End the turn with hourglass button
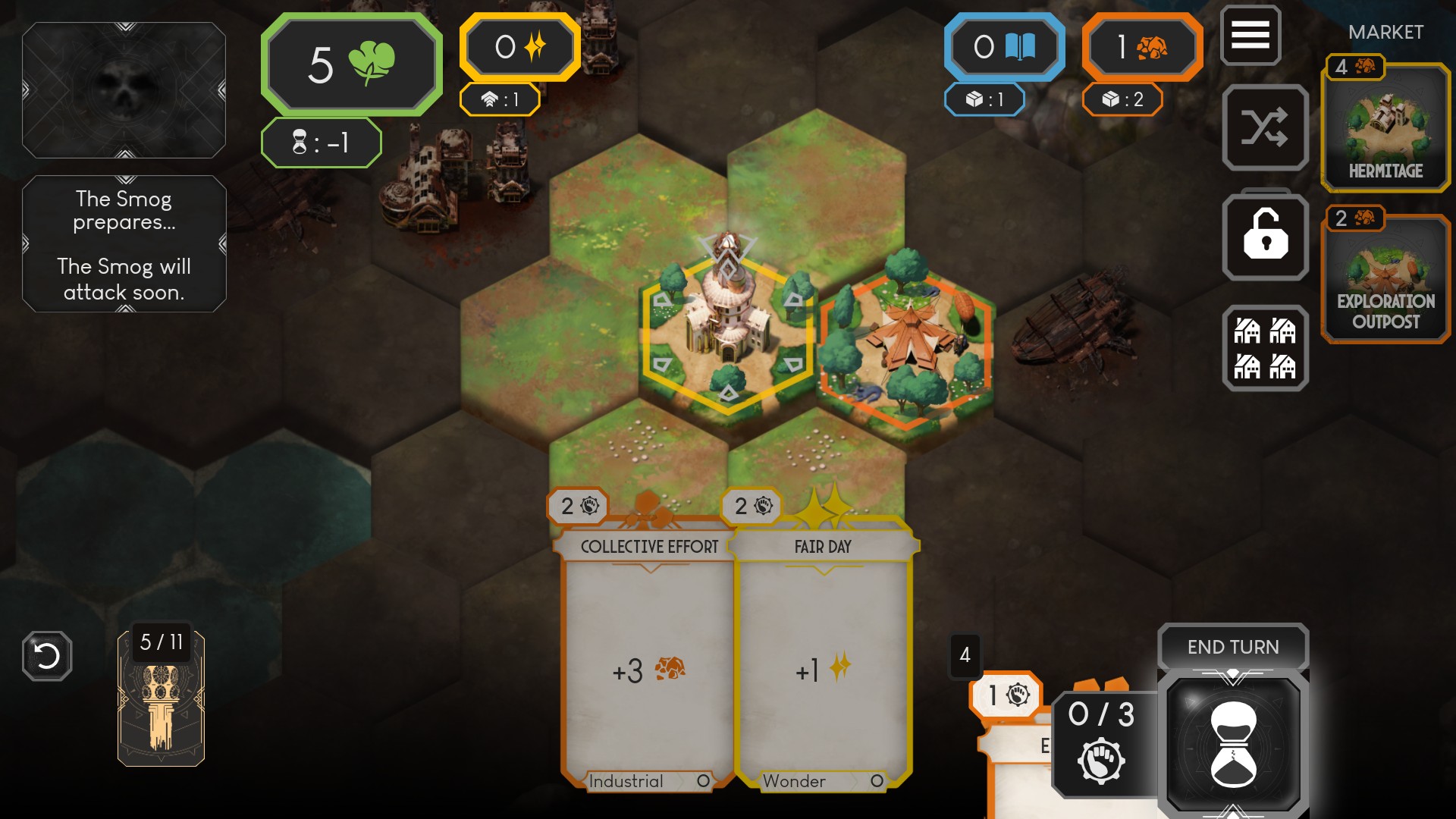The image size is (1456, 819). coord(1233,743)
